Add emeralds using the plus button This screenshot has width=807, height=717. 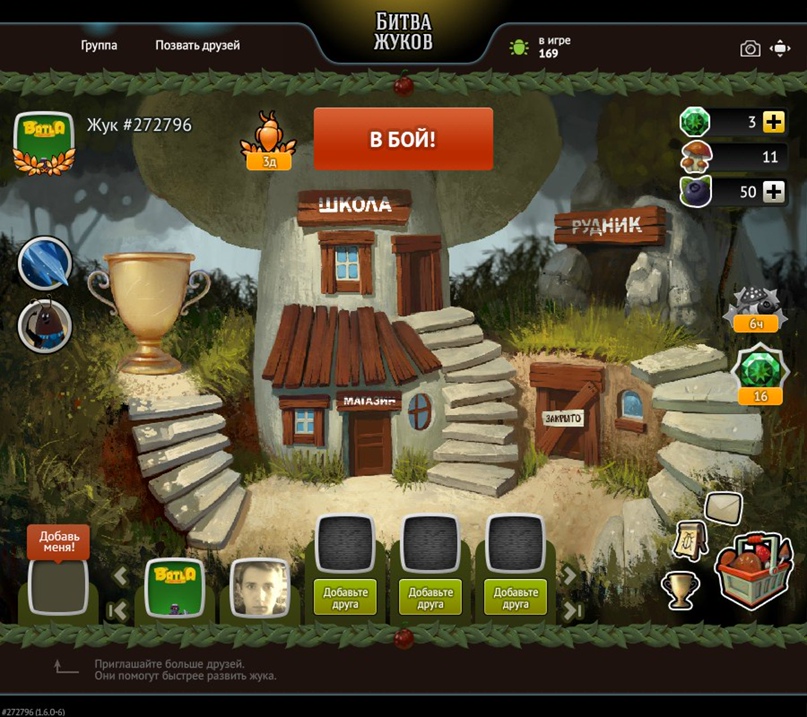click(x=773, y=122)
